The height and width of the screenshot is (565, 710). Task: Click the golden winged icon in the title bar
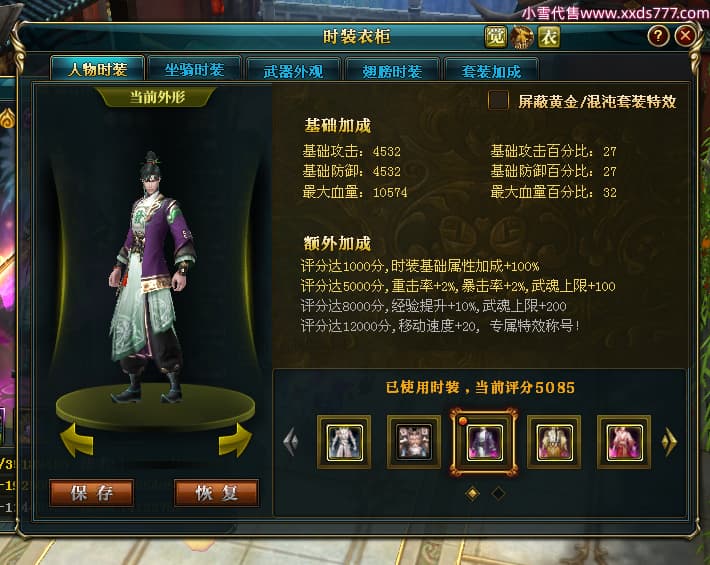tap(522, 38)
